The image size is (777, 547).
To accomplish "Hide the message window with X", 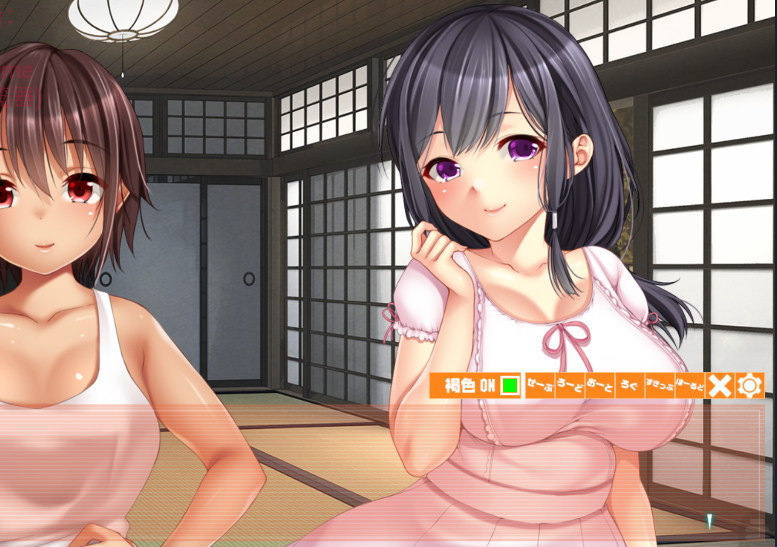I will [719, 385].
